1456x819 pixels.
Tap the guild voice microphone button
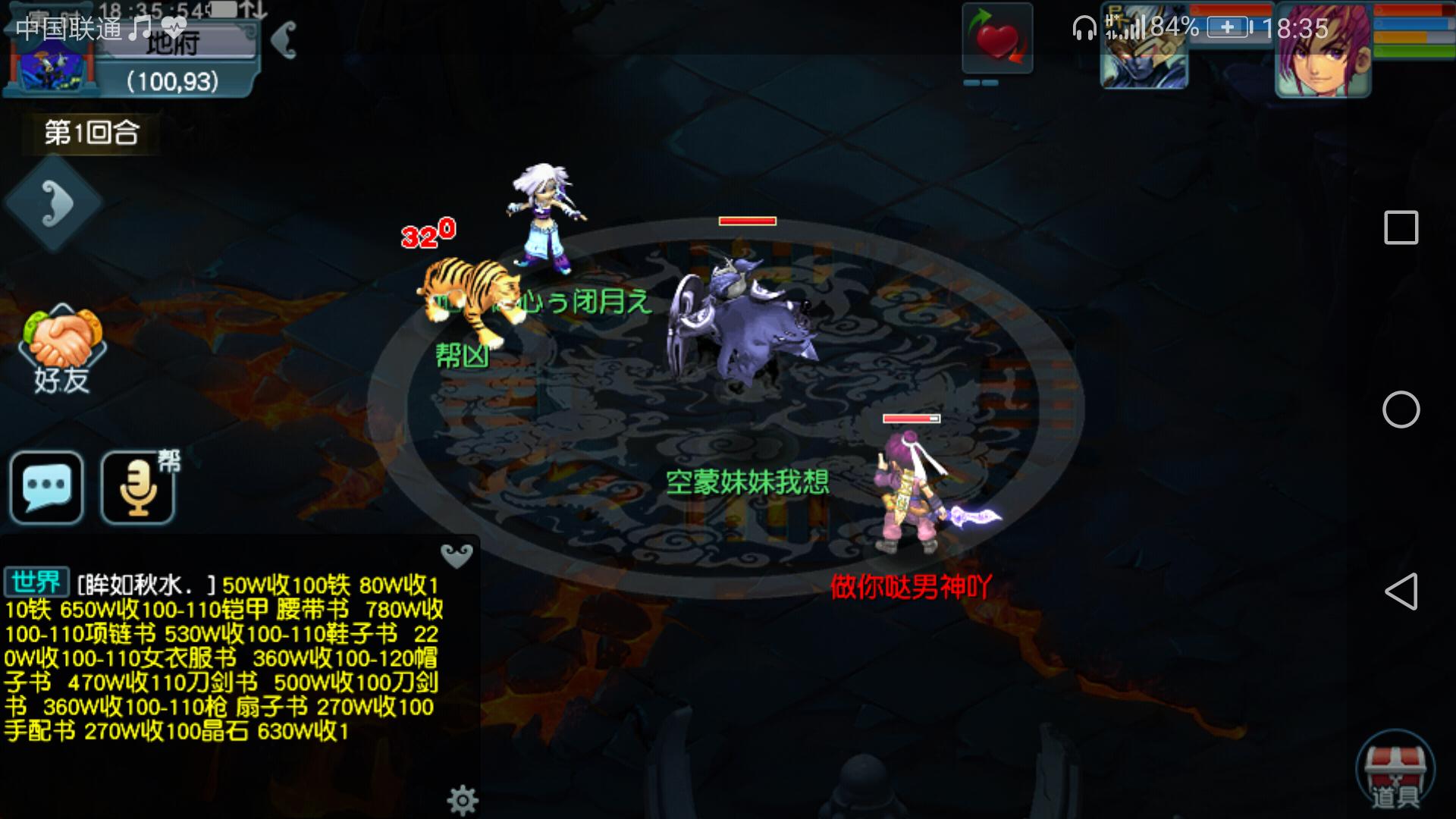pyautogui.click(x=138, y=487)
